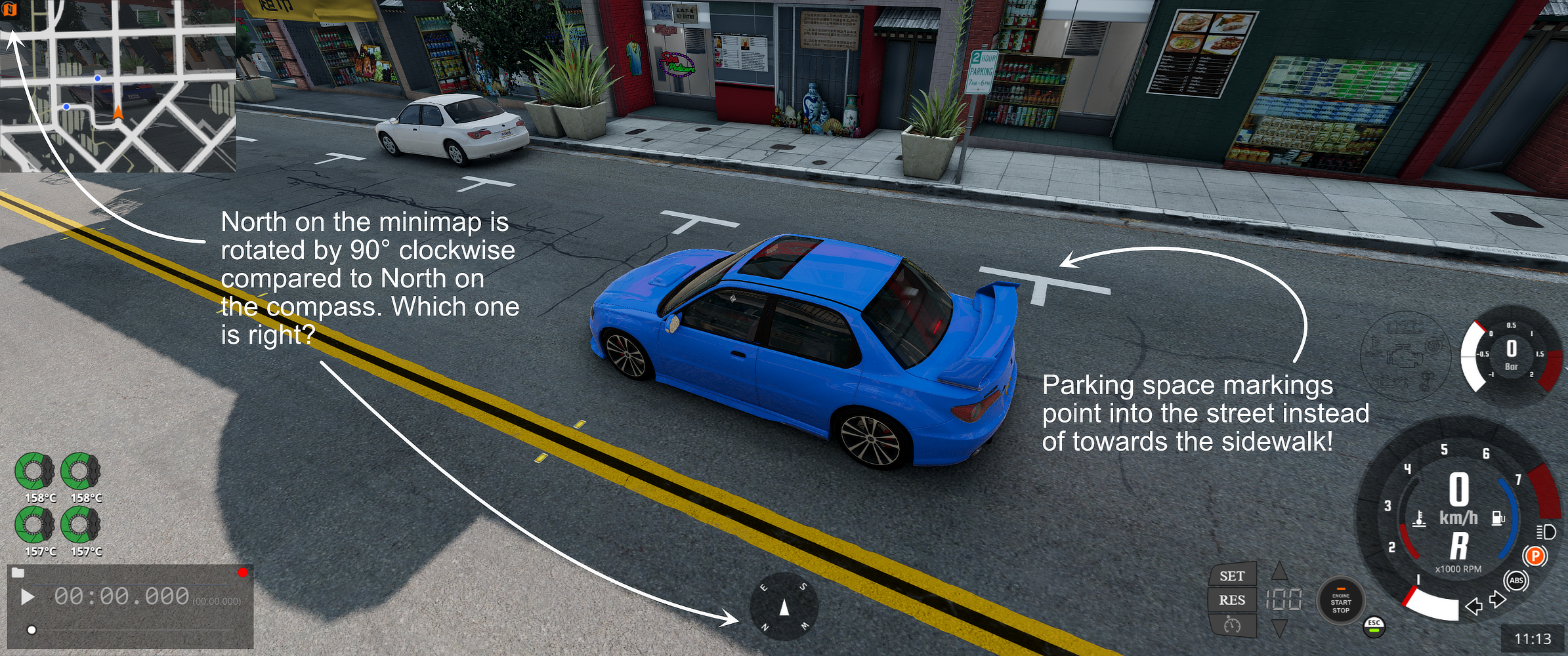
Task: Click the cruise control SET button
Action: coord(1232,576)
